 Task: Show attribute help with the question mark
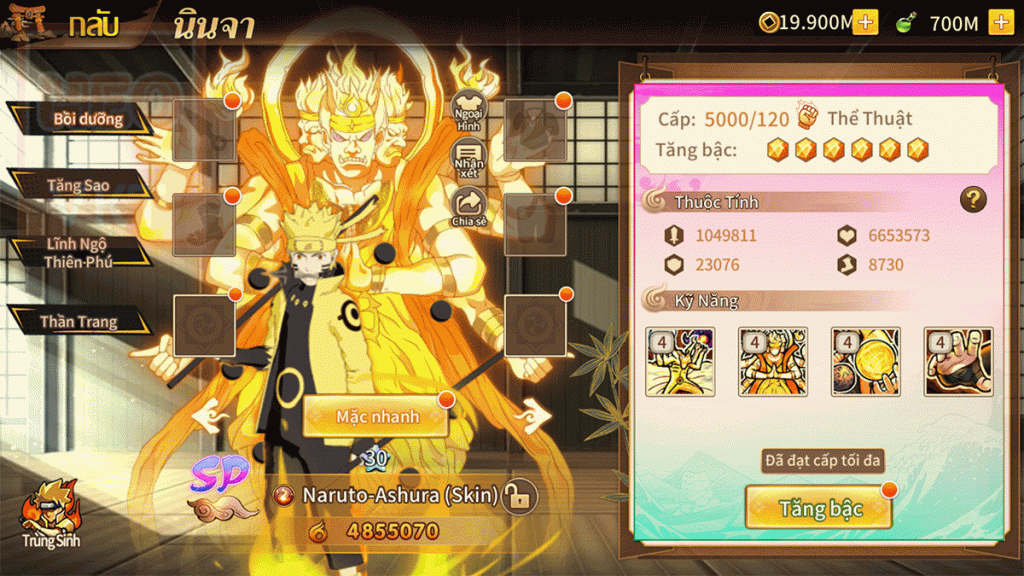[973, 199]
